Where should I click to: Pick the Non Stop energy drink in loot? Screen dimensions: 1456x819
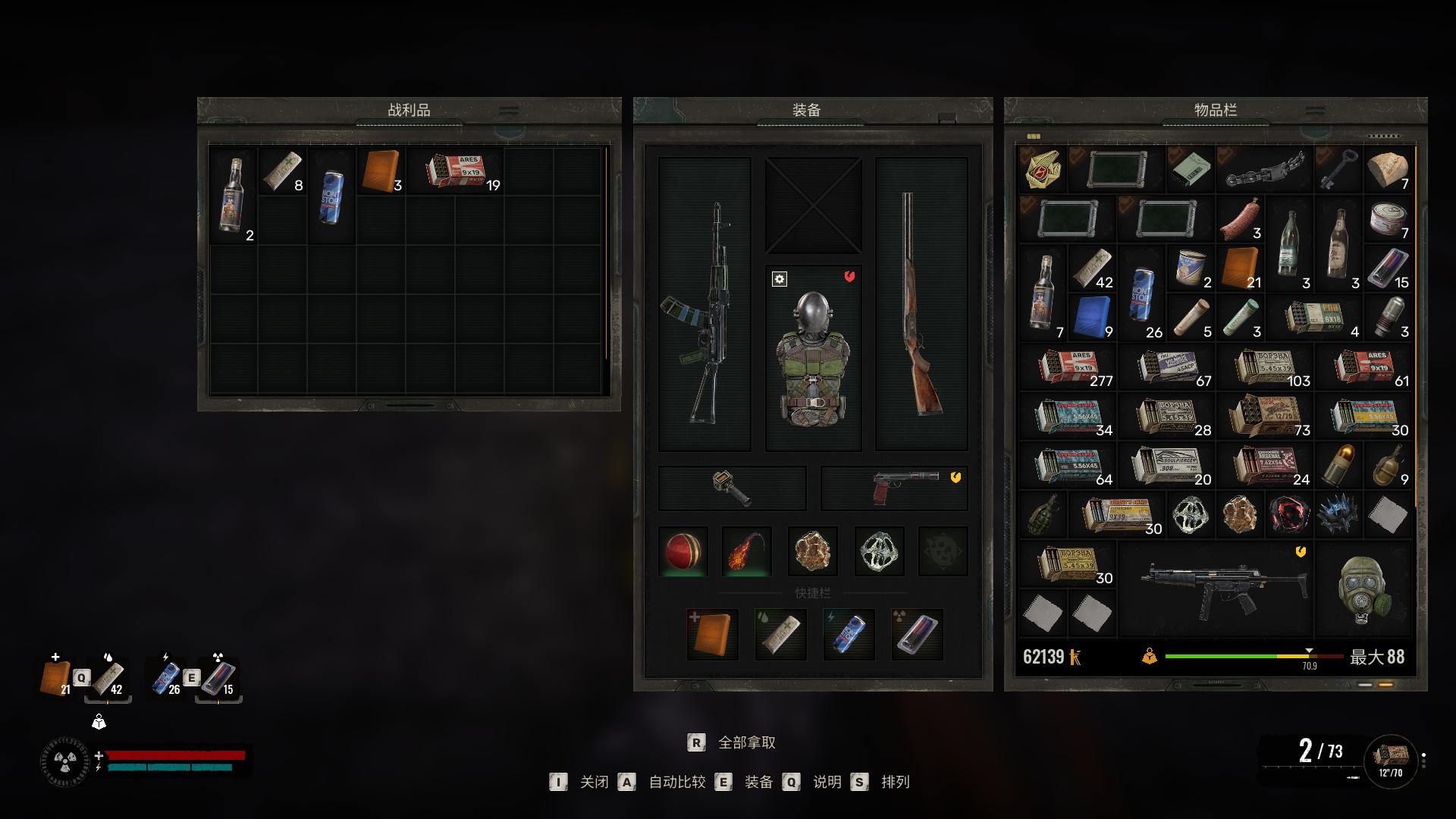pyautogui.click(x=332, y=196)
